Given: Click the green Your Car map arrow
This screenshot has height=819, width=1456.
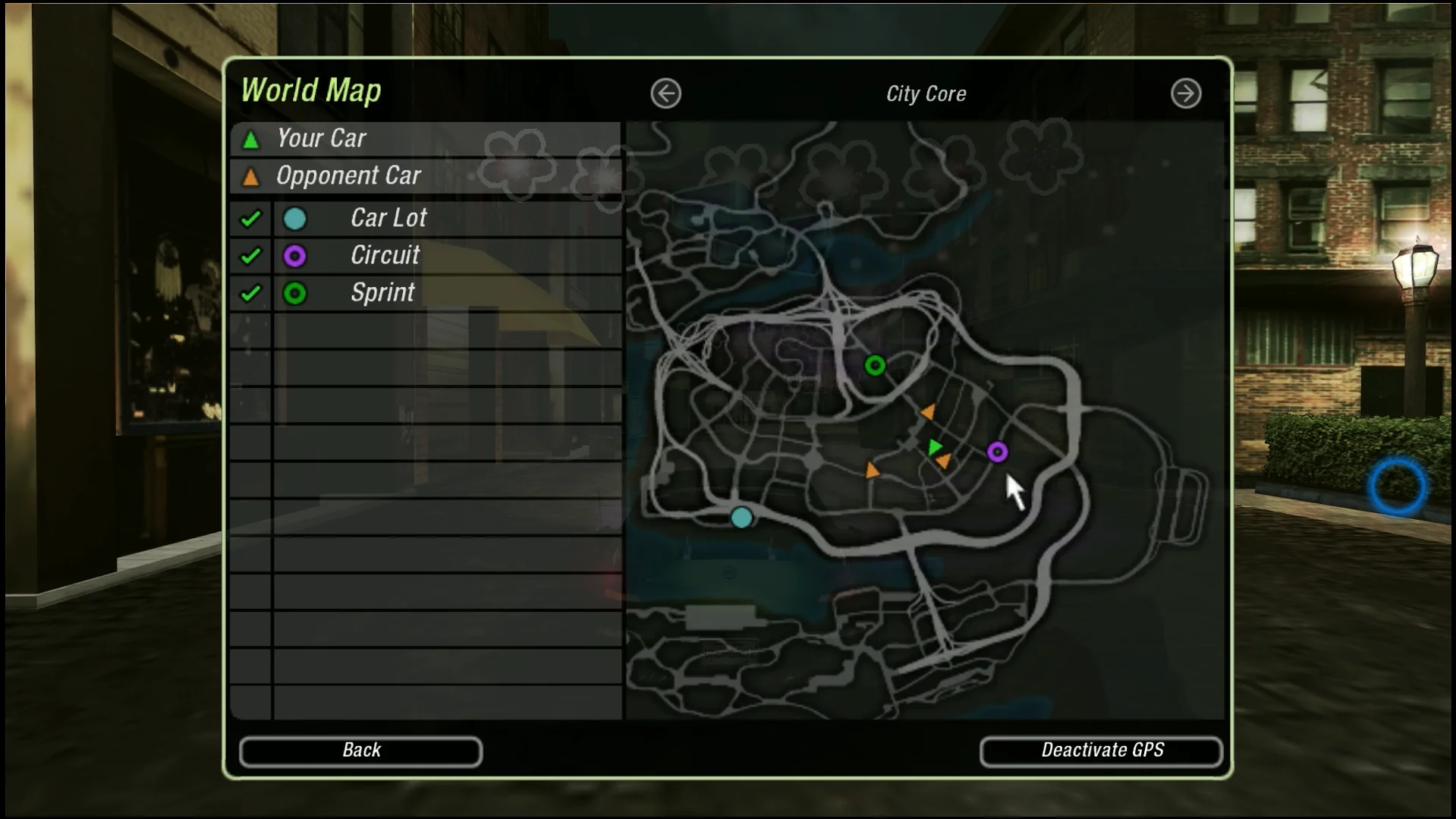Looking at the screenshot, I should tap(934, 447).
